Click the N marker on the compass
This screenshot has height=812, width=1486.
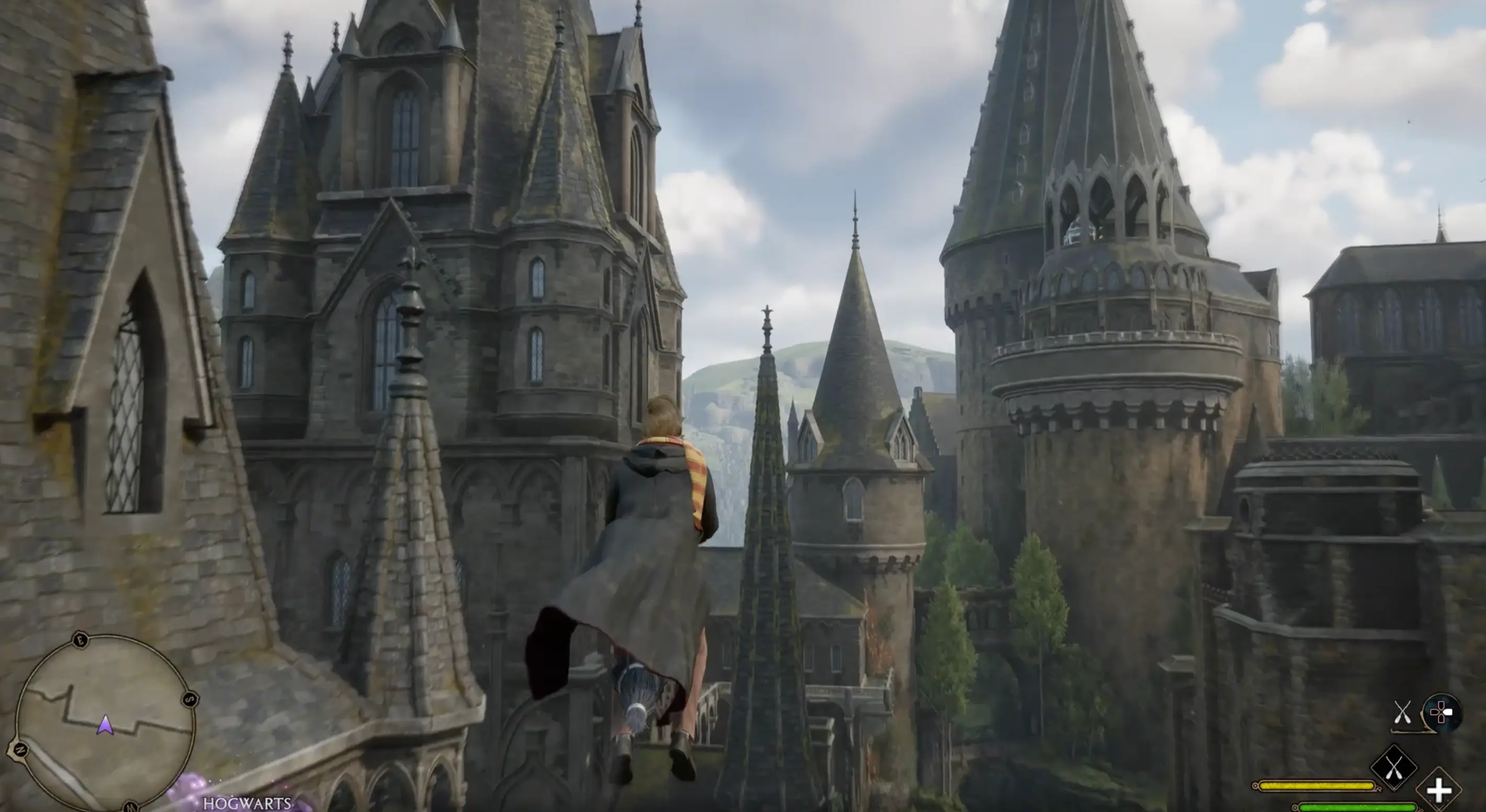[x=20, y=750]
